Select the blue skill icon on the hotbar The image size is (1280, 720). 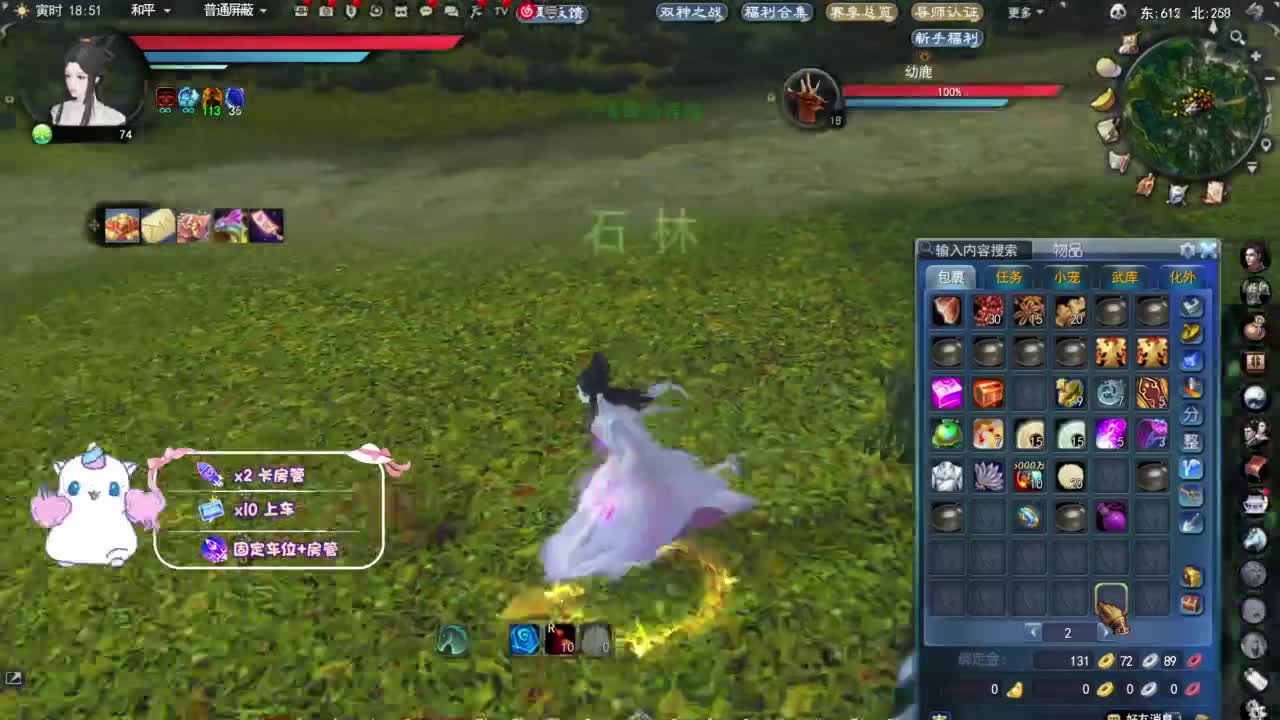pos(525,641)
